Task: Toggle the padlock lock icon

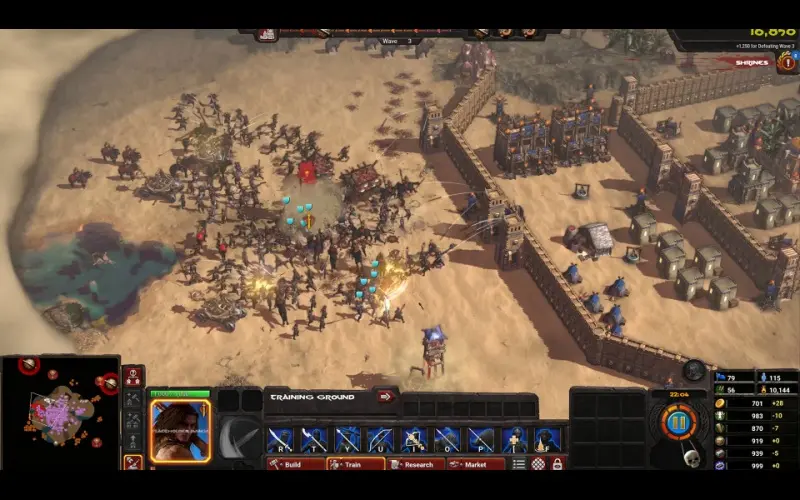Action: pos(557,464)
